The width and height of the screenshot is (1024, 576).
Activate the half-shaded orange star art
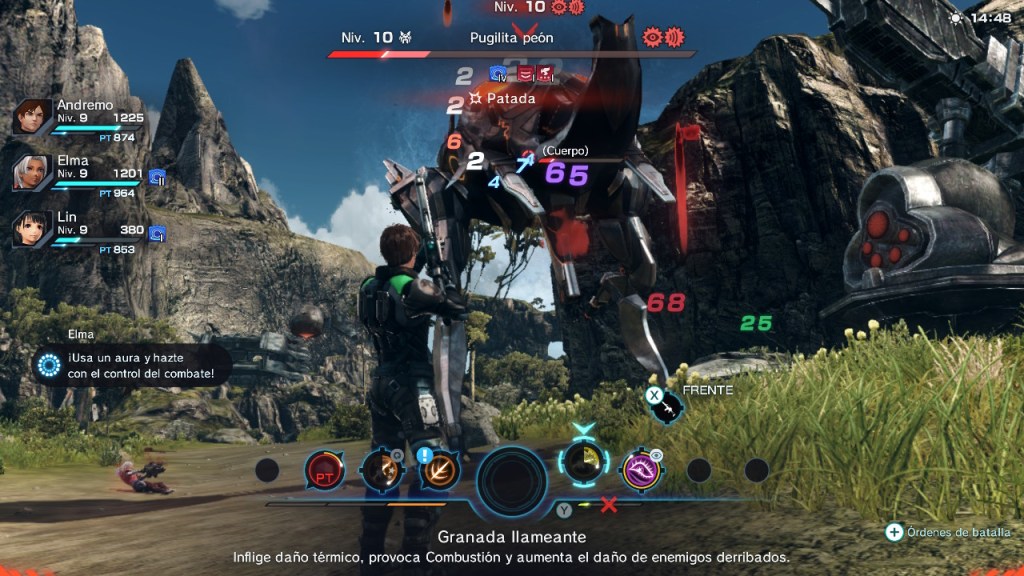(x=382, y=472)
